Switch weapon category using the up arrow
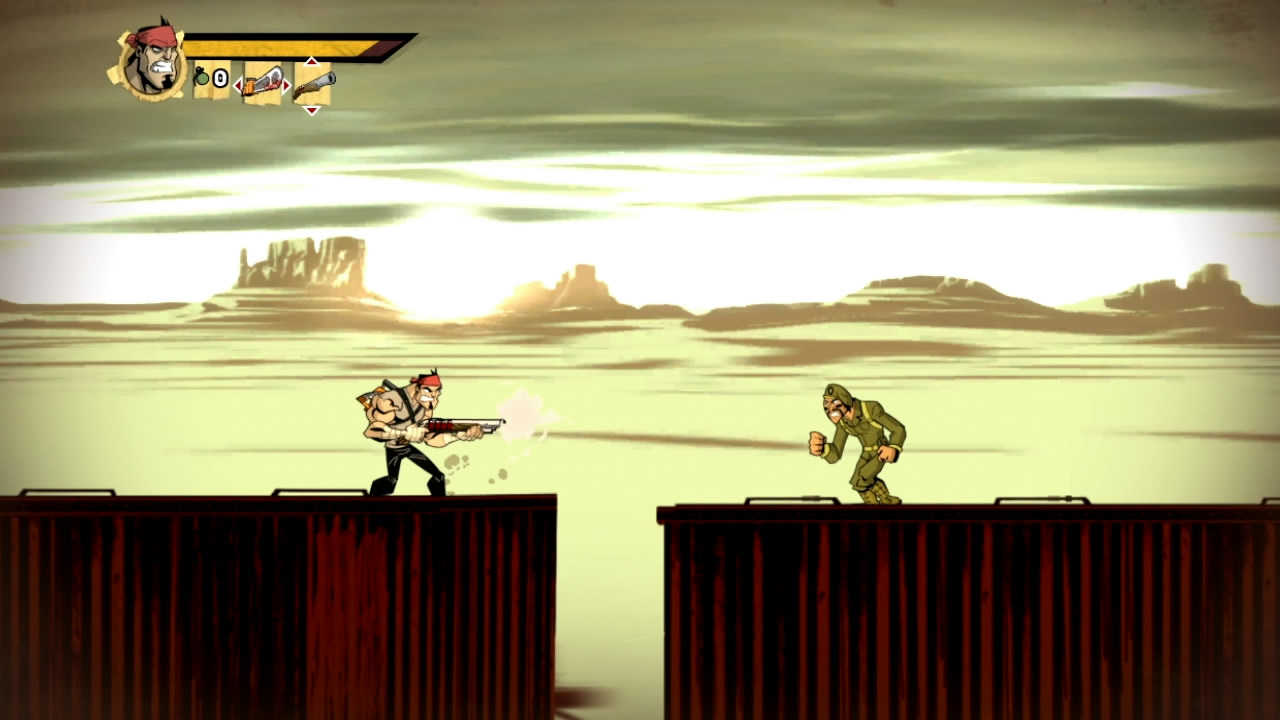 (311, 62)
